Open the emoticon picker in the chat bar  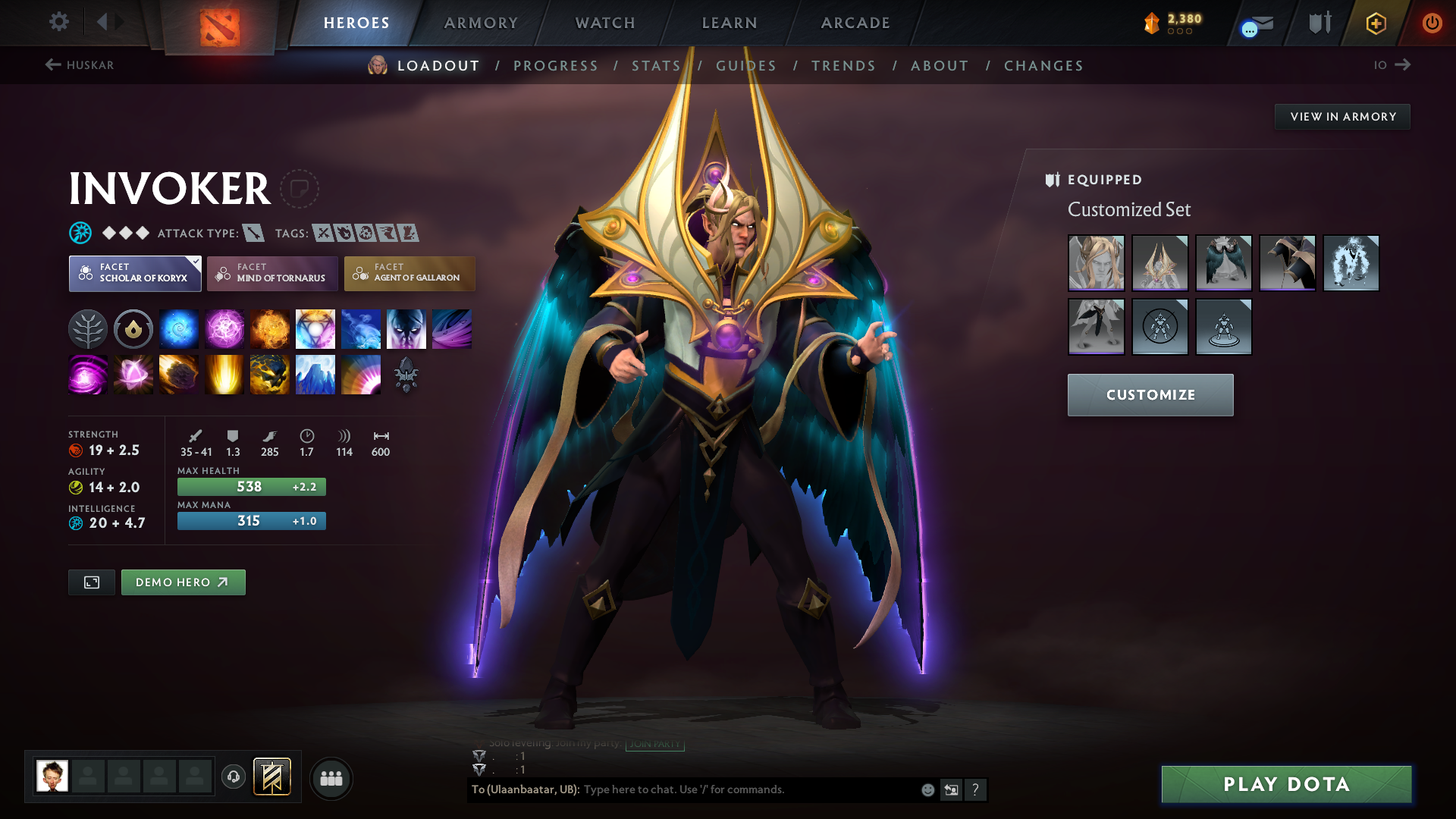coord(927,789)
